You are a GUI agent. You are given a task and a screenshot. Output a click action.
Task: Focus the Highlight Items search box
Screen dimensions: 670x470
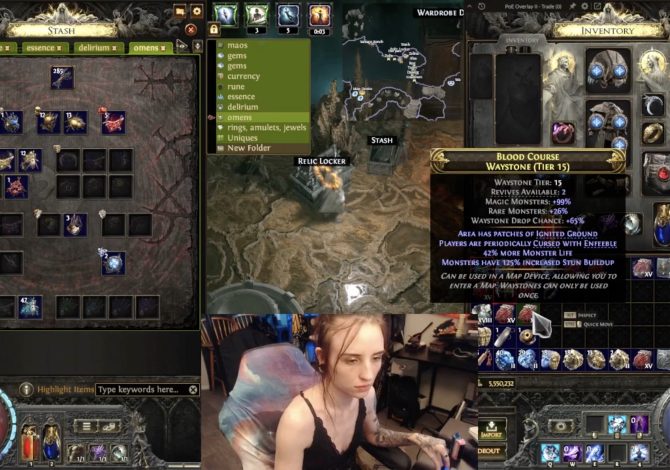[141, 389]
